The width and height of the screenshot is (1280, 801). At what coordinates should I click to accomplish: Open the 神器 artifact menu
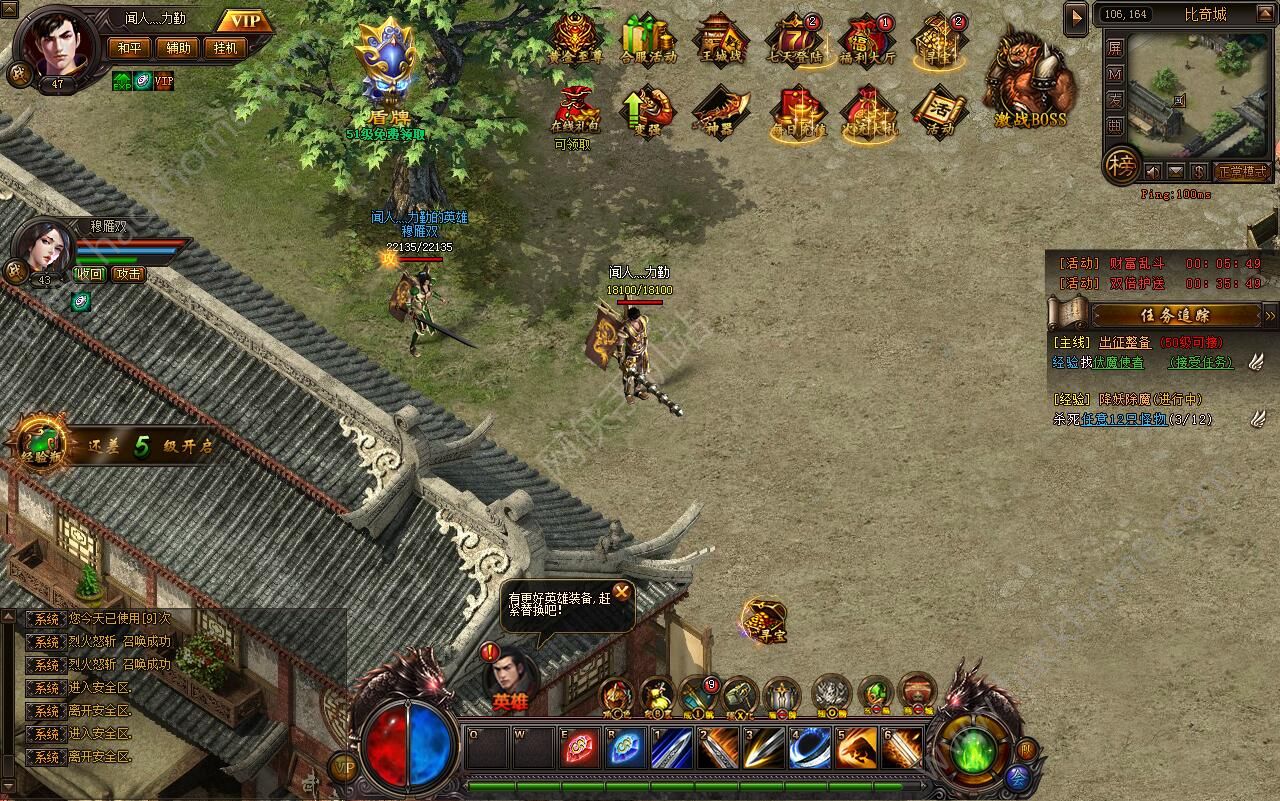[720, 110]
